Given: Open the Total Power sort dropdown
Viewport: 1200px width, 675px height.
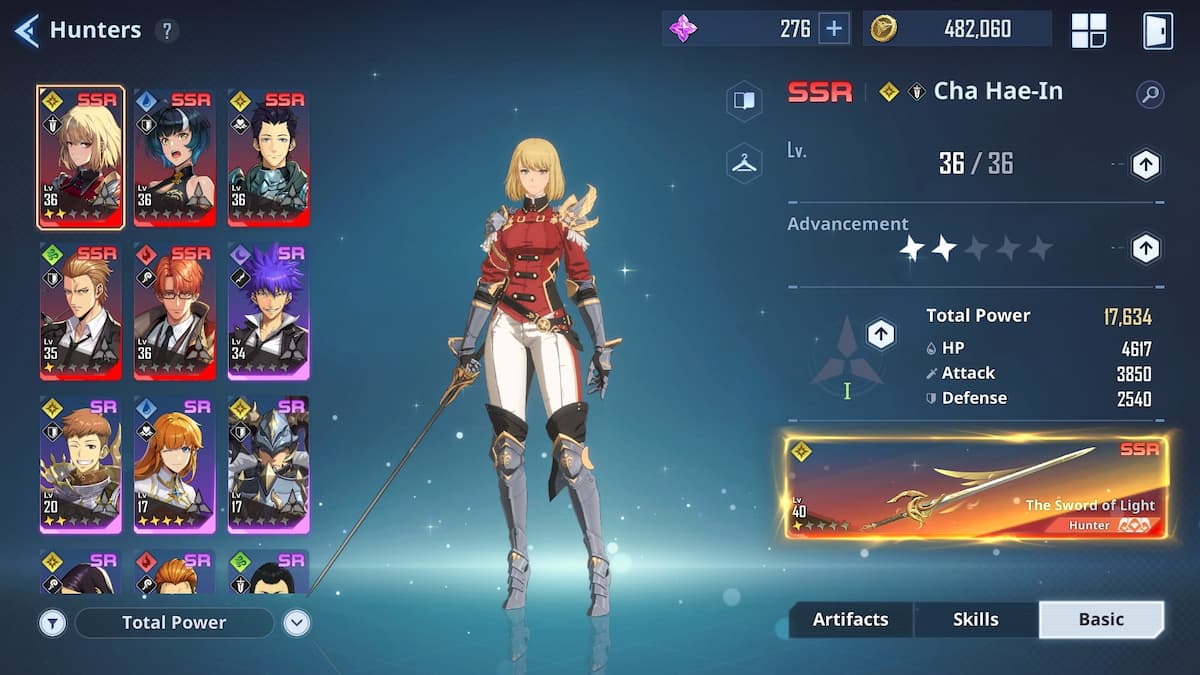Looking at the screenshot, I should pos(174,622).
